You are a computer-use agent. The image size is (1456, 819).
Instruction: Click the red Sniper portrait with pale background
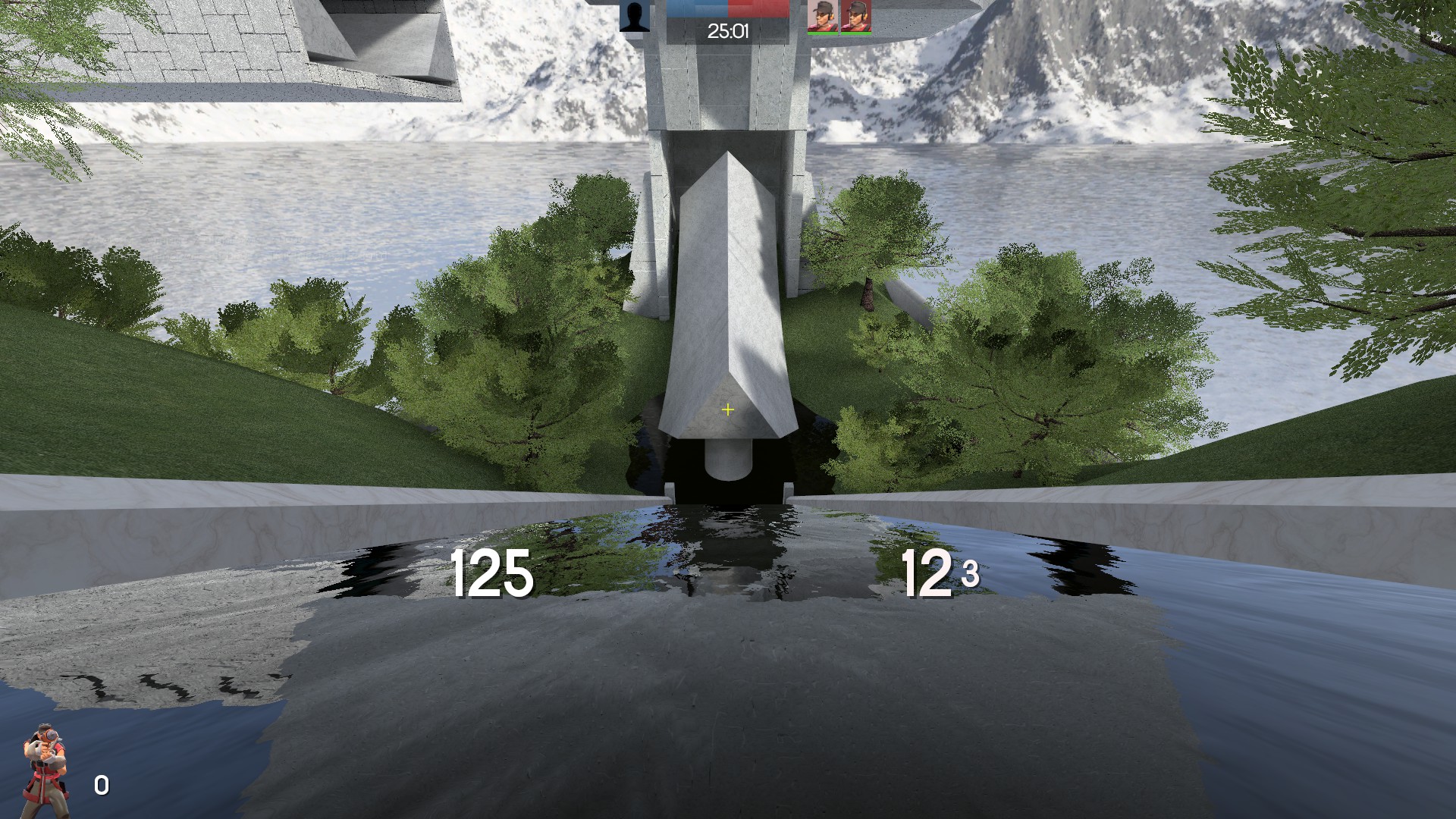click(x=822, y=16)
